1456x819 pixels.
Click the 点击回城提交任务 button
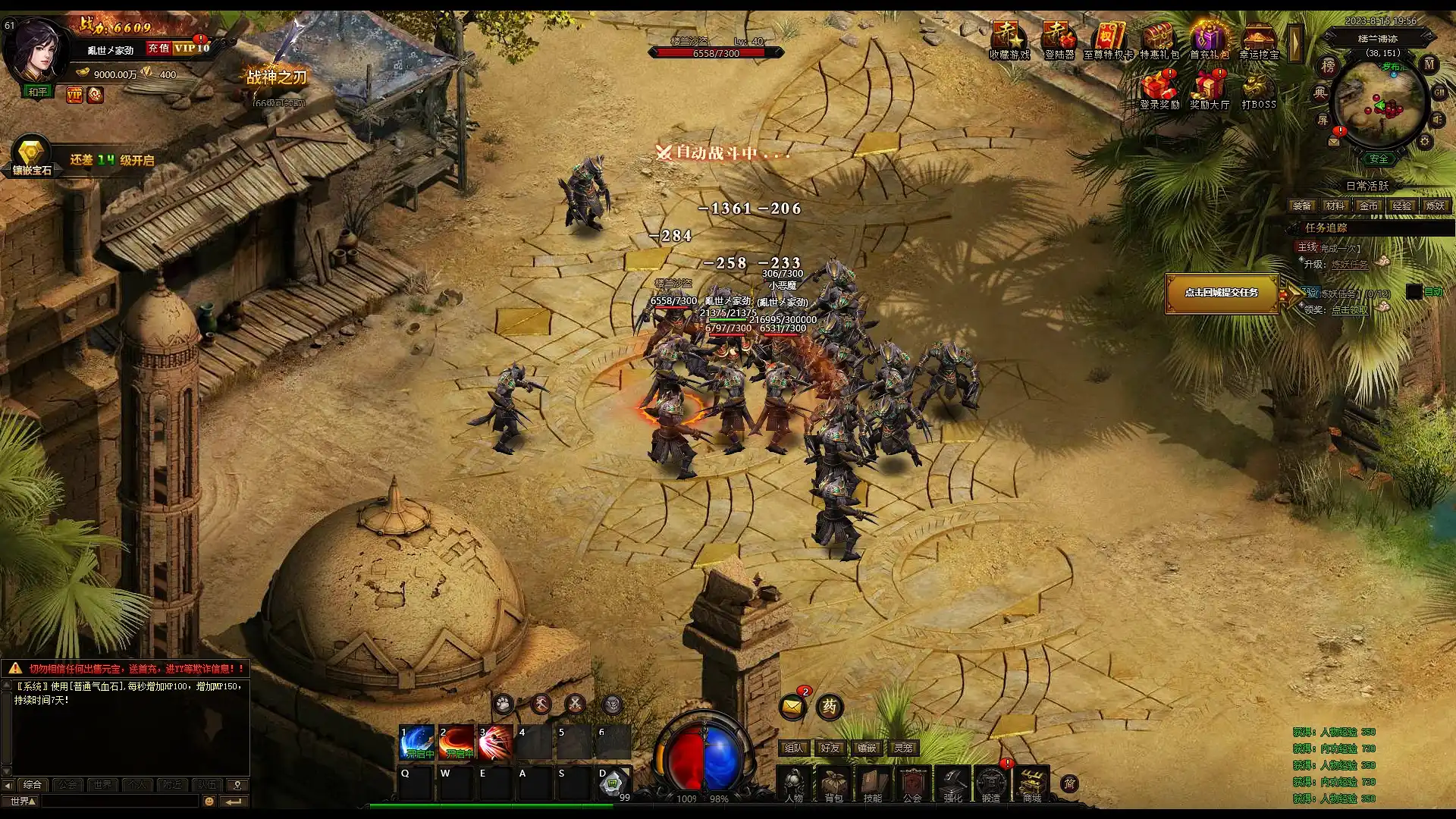[1221, 293]
